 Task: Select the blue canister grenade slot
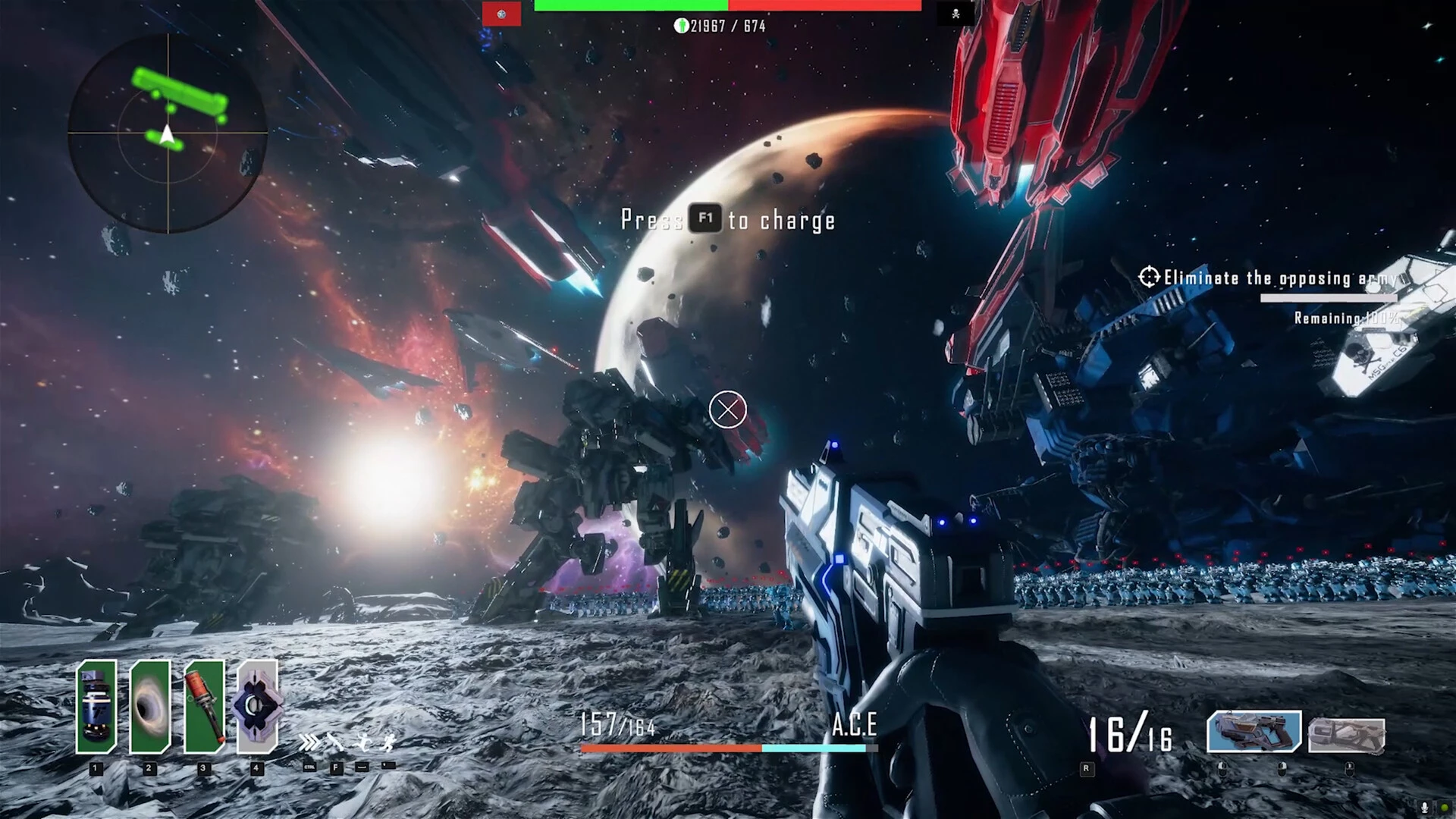coord(96,707)
